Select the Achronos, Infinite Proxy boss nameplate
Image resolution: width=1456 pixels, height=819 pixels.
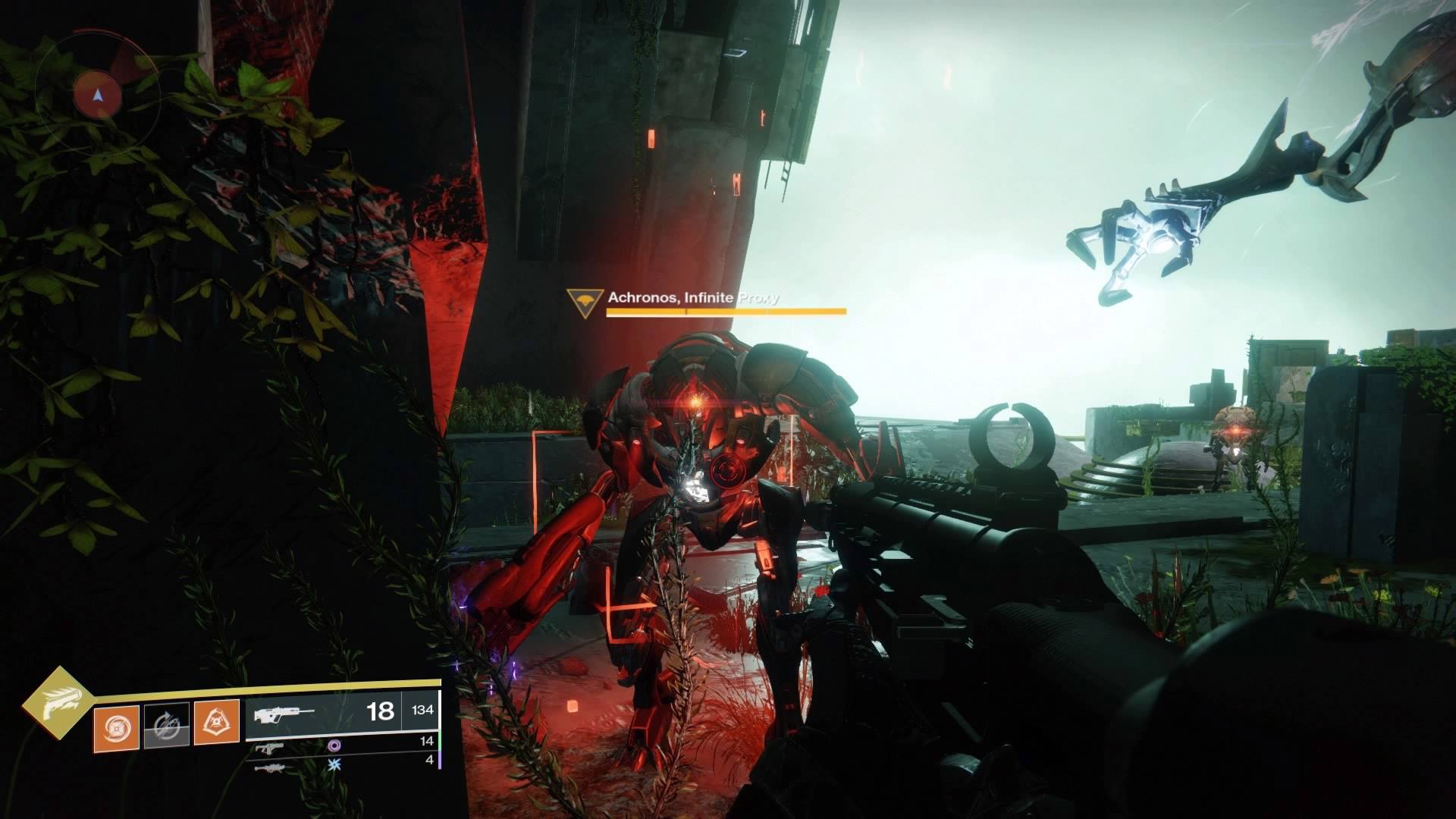tap(692, 297)
